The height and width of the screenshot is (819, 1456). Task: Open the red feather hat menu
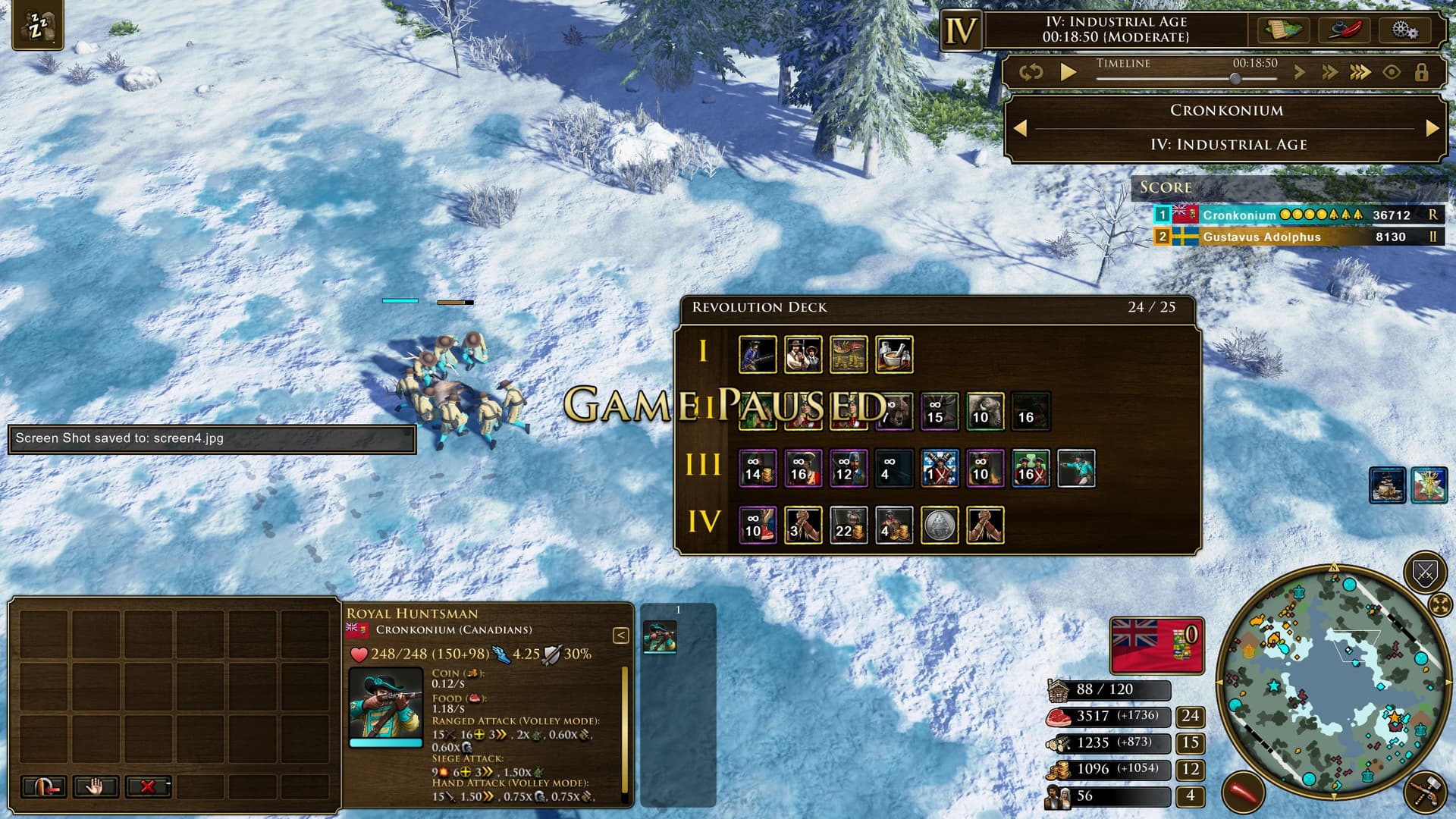1345,30
